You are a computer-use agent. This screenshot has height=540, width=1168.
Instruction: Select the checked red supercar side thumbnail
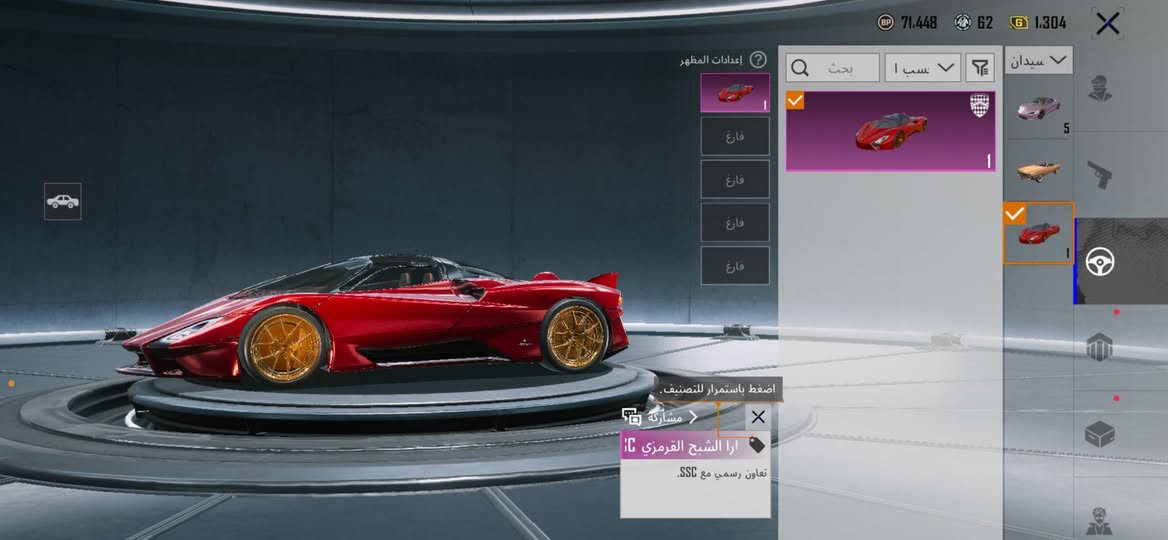tap(1038, 233)
